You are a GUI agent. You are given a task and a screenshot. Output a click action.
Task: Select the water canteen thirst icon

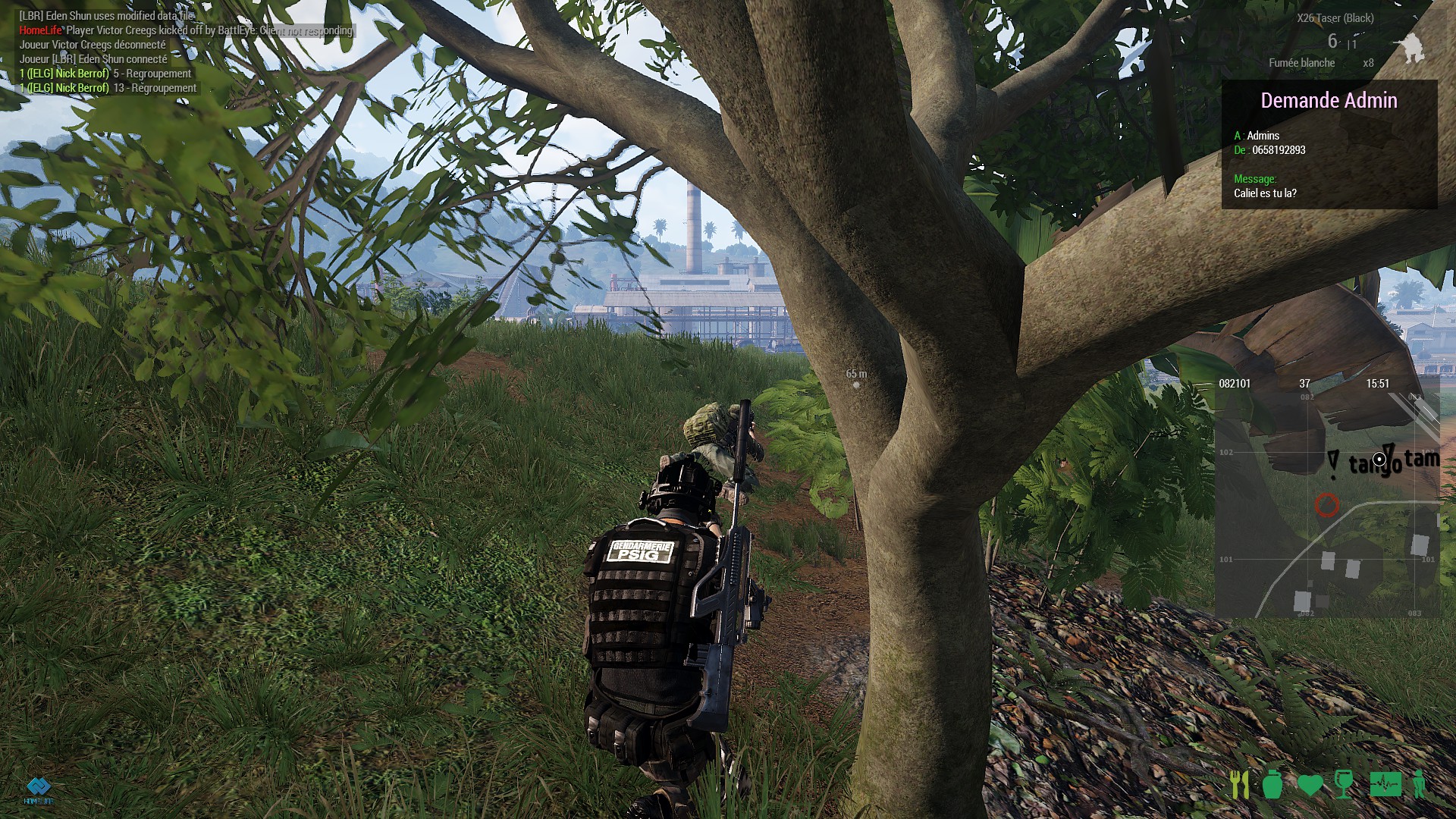pos(1272,785)
